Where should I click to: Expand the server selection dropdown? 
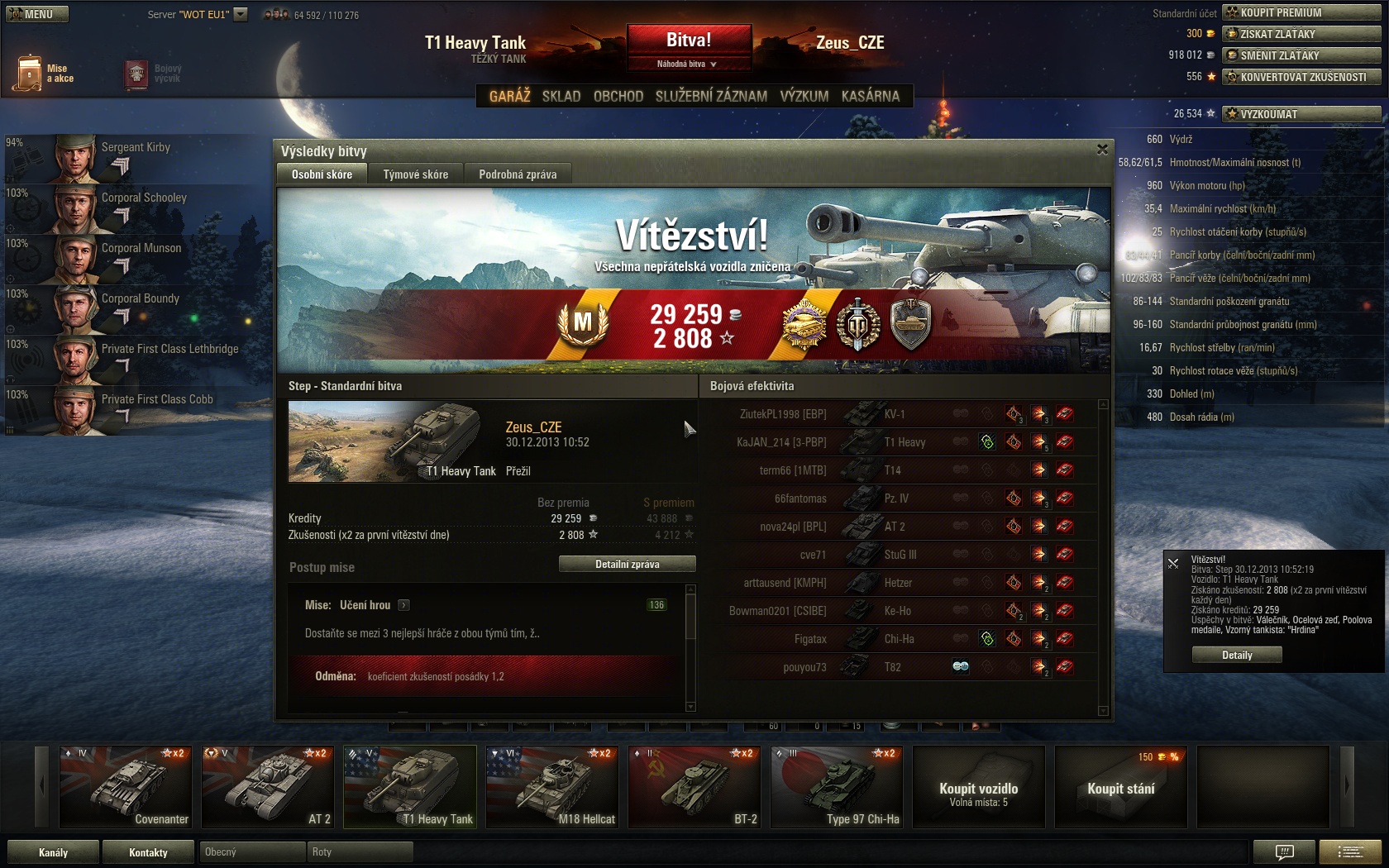click(241, 14)
